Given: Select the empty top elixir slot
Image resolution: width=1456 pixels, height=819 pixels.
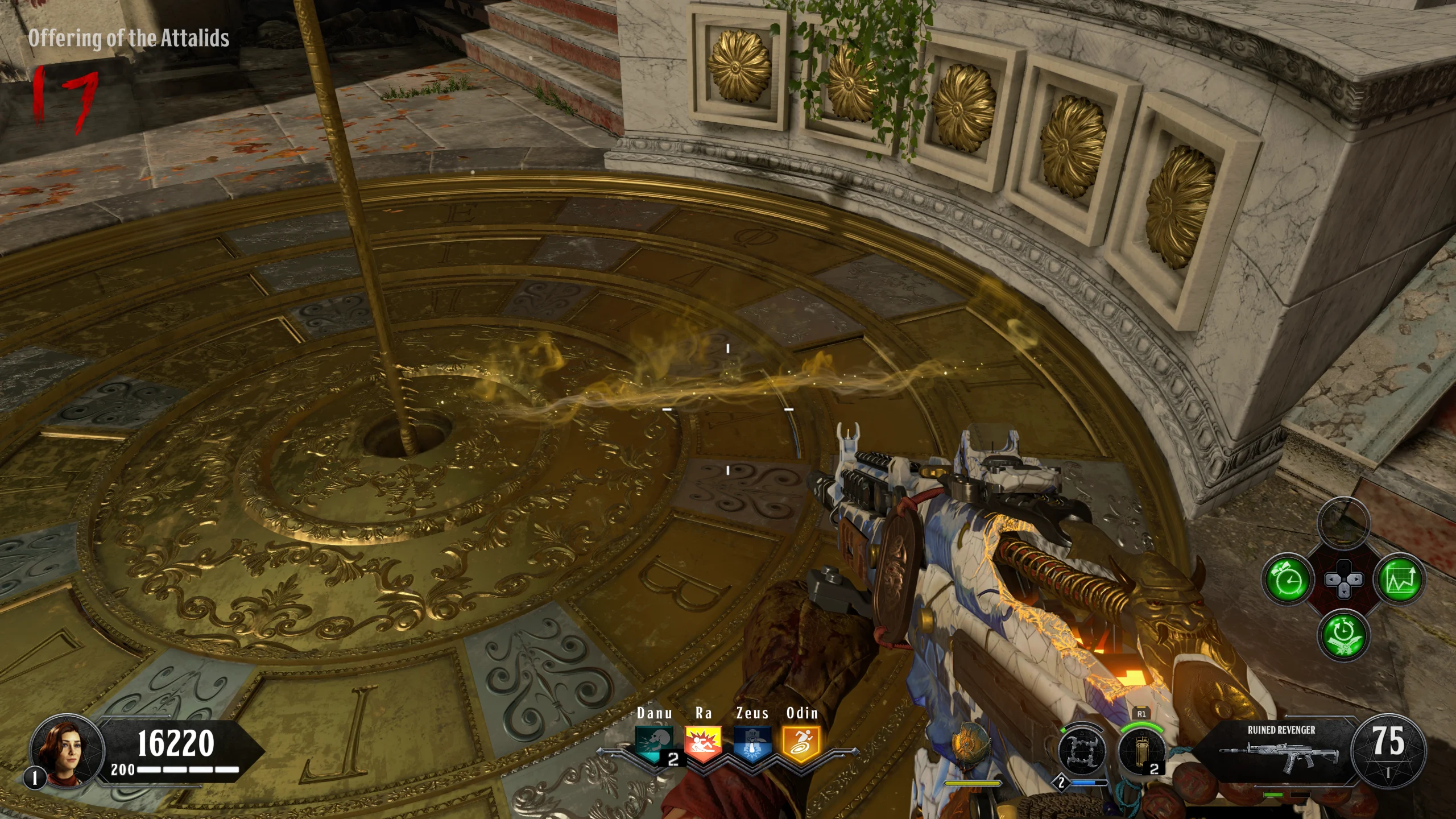Looking at the screenshot, I should coord(1343,522).
